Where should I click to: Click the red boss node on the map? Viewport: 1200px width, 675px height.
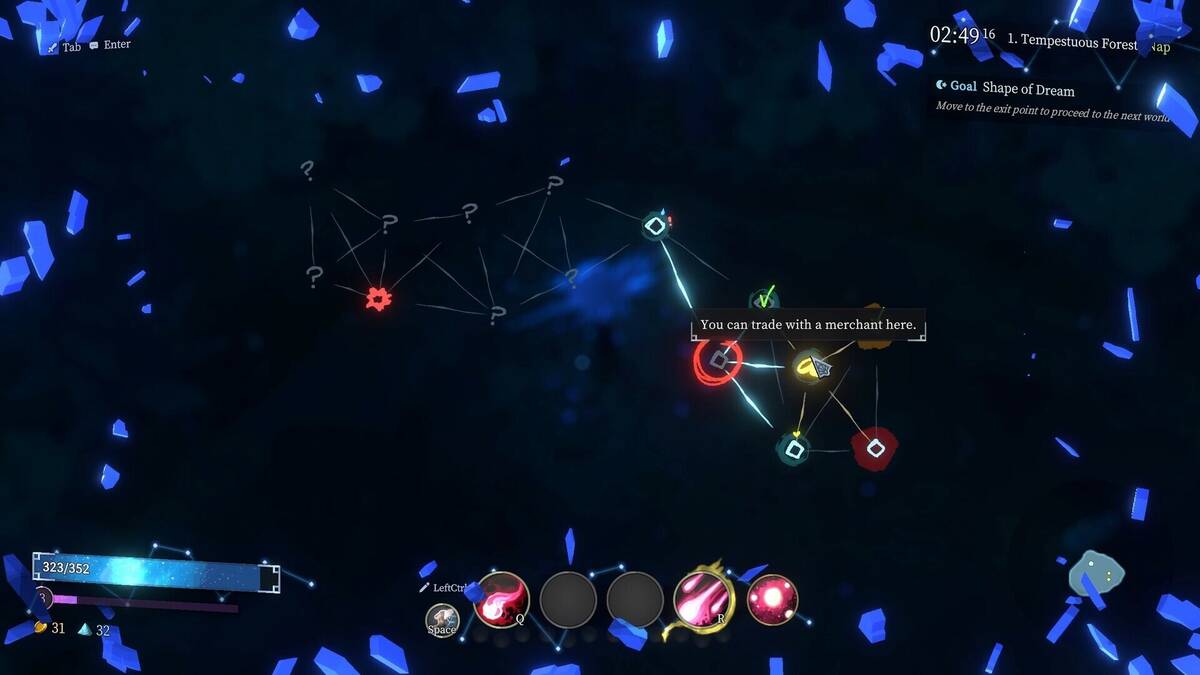pyautogui.click(x=377, y=298)
